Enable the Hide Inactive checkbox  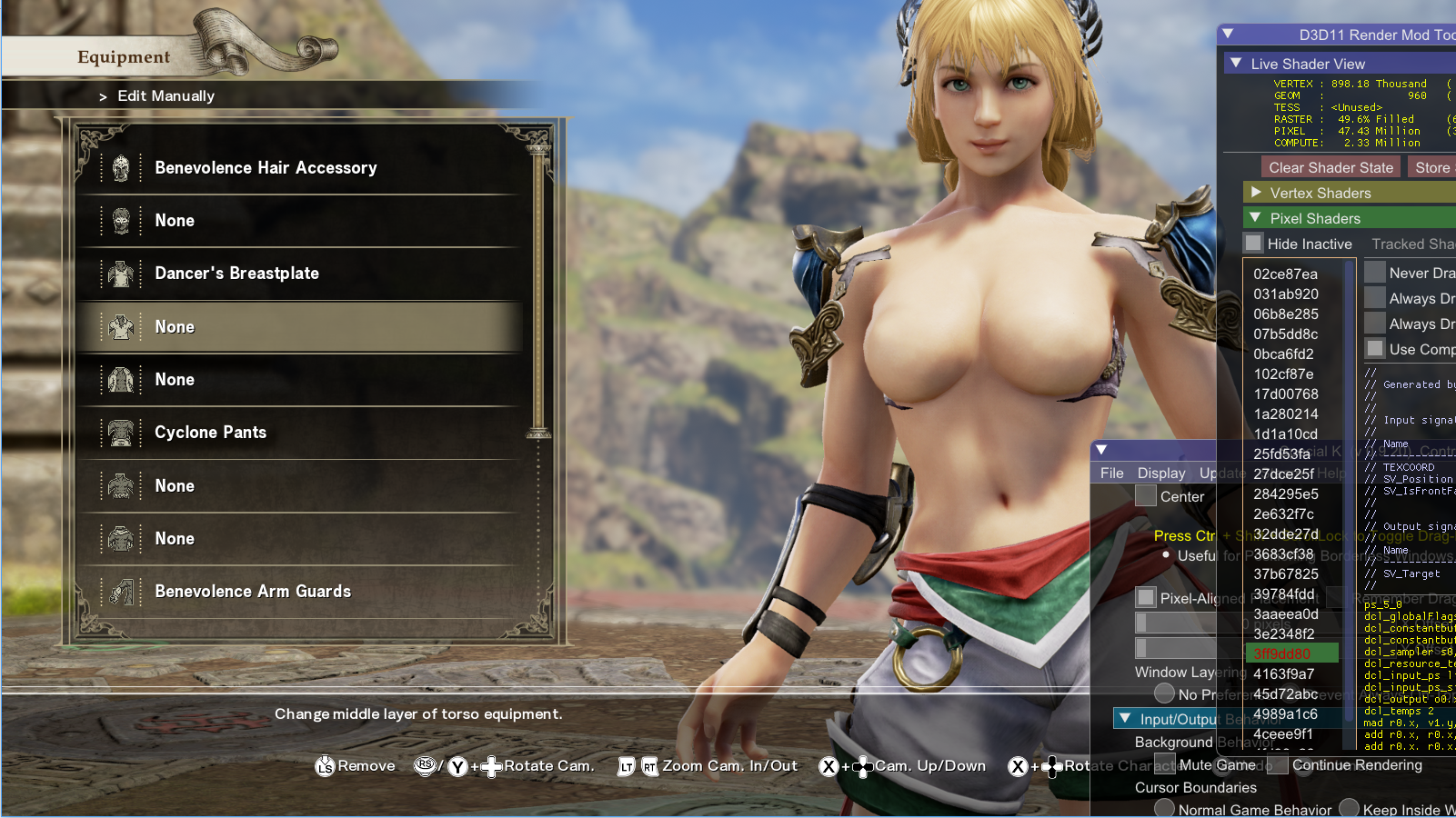[1254, 243]
